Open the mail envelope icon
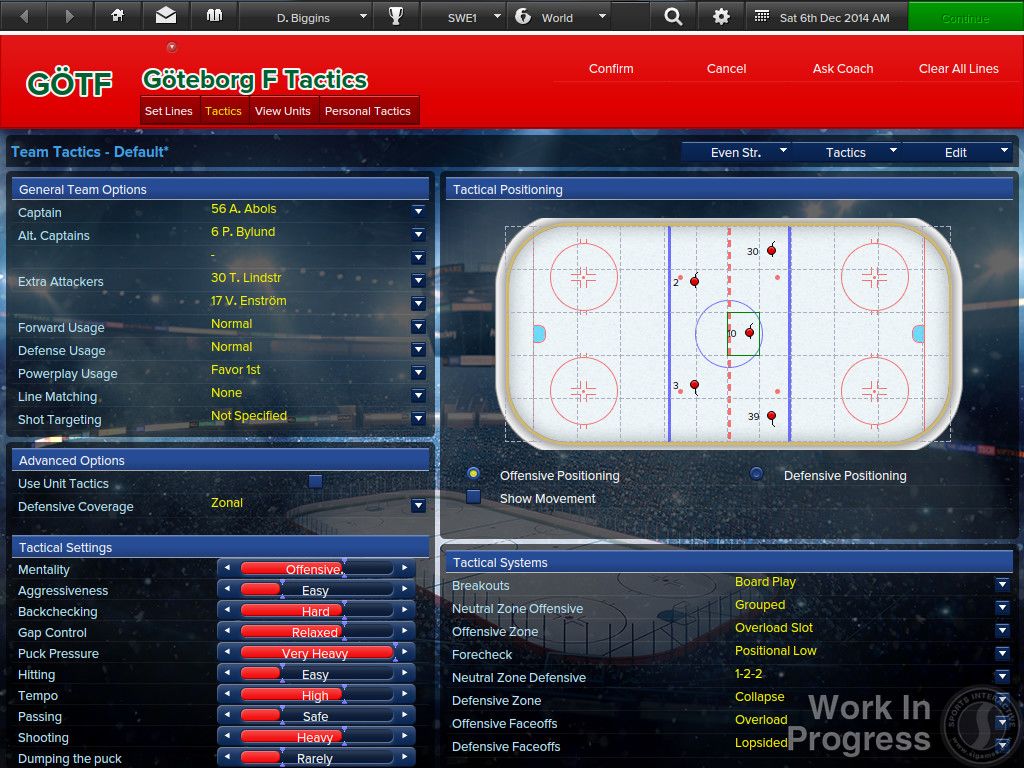 165,17
